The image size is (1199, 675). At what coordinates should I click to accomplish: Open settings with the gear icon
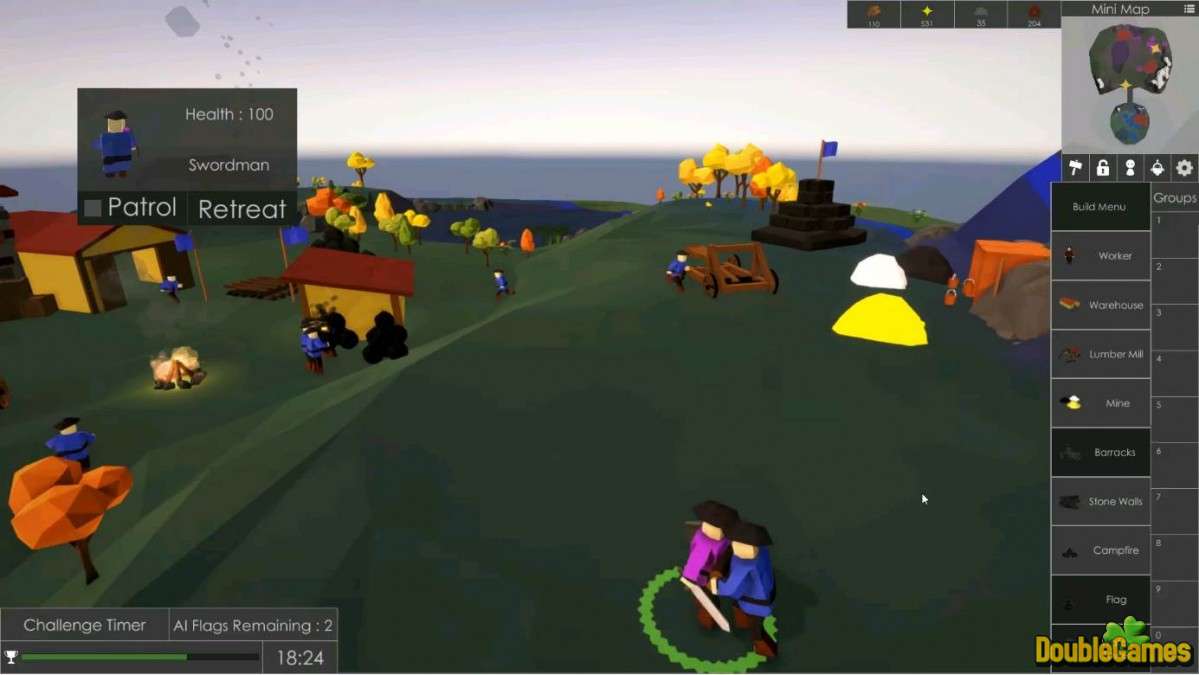1185,167
